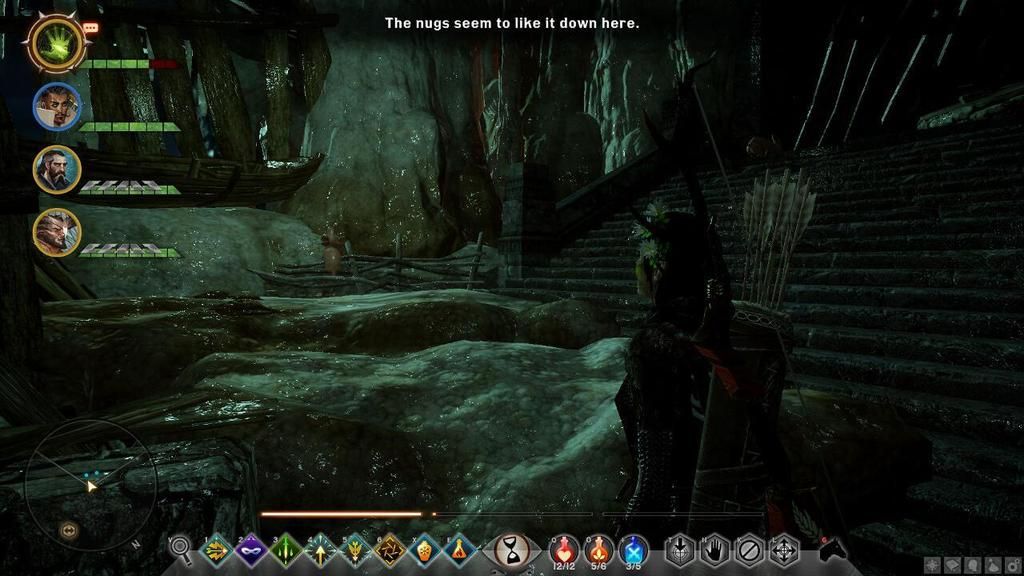This screenshot has width=1024, height=576.
Task: Switch to the dark-haired mustached companion portrait
Action: (x=57, y=106)
